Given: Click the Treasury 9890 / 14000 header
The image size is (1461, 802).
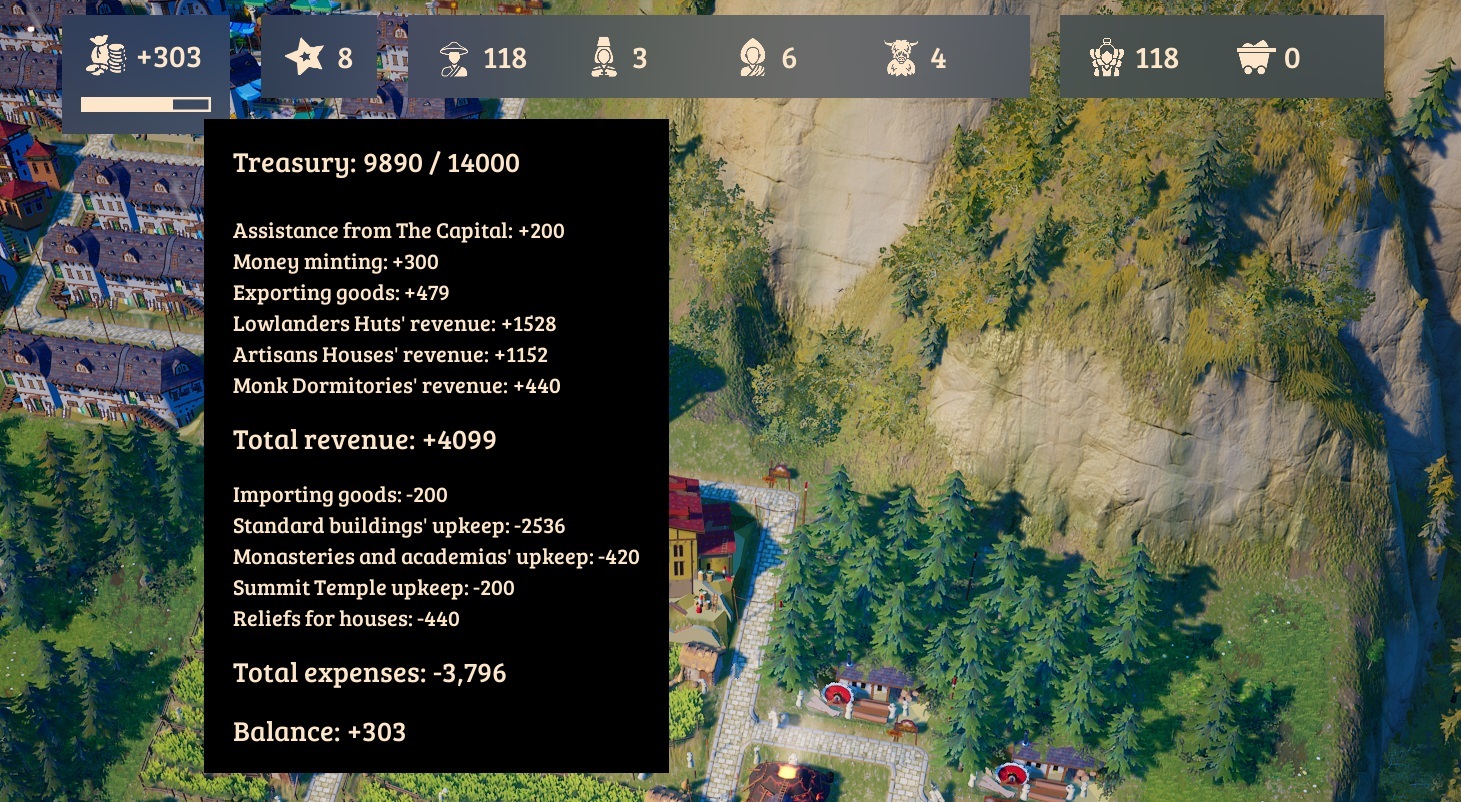Looking at the screenshot, I should point(376,163).
